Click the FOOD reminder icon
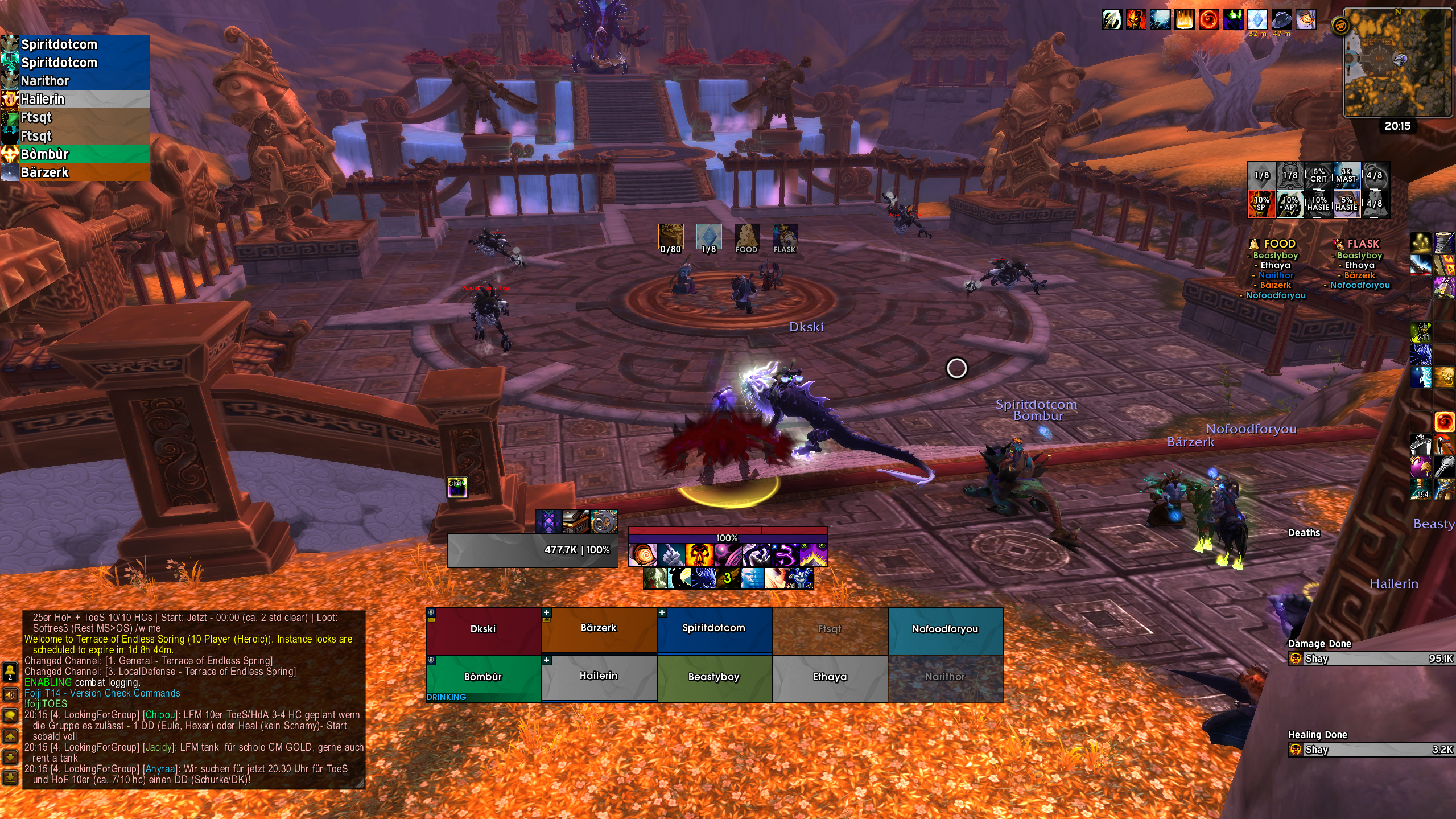Screen dimensions: 1456x819 point(746,238)
